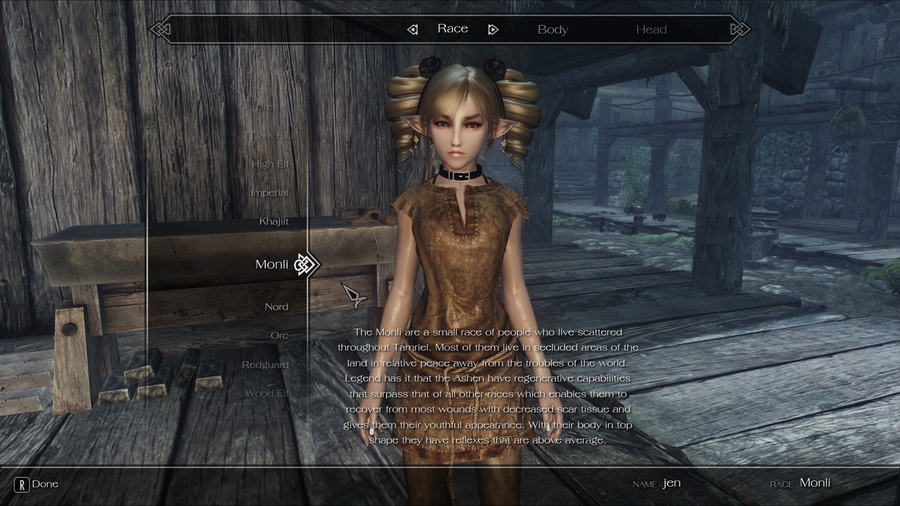Choose Nord in the race list
This screenshot has height=506, width=900.
tap(276, 306)
